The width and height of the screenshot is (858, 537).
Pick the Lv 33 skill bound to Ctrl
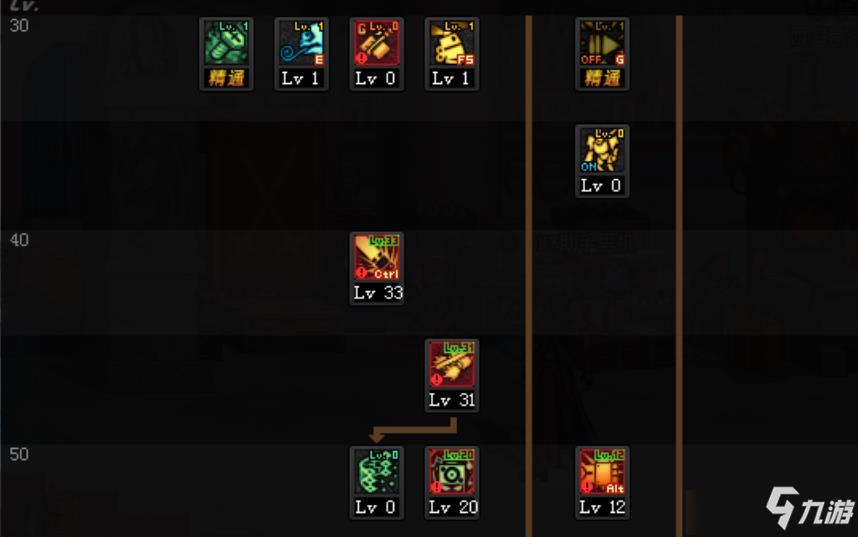377,258
